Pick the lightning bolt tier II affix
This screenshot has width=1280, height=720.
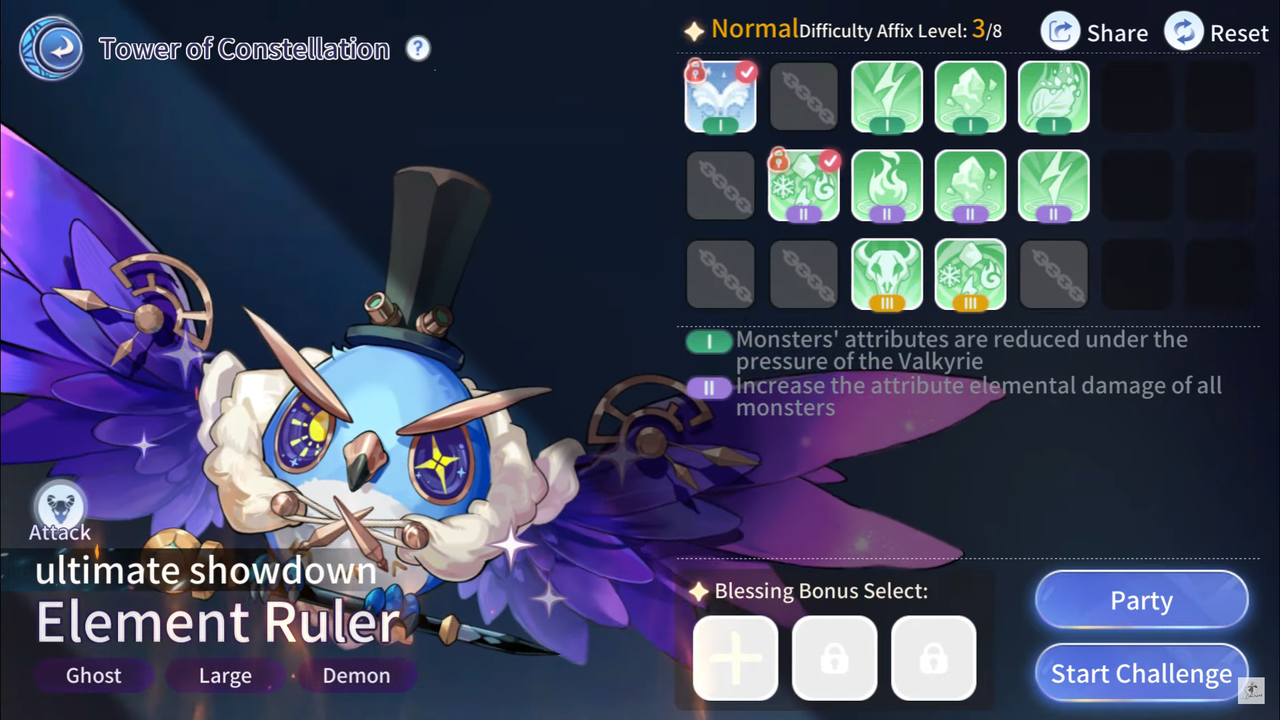click(x=1053, y=185)
